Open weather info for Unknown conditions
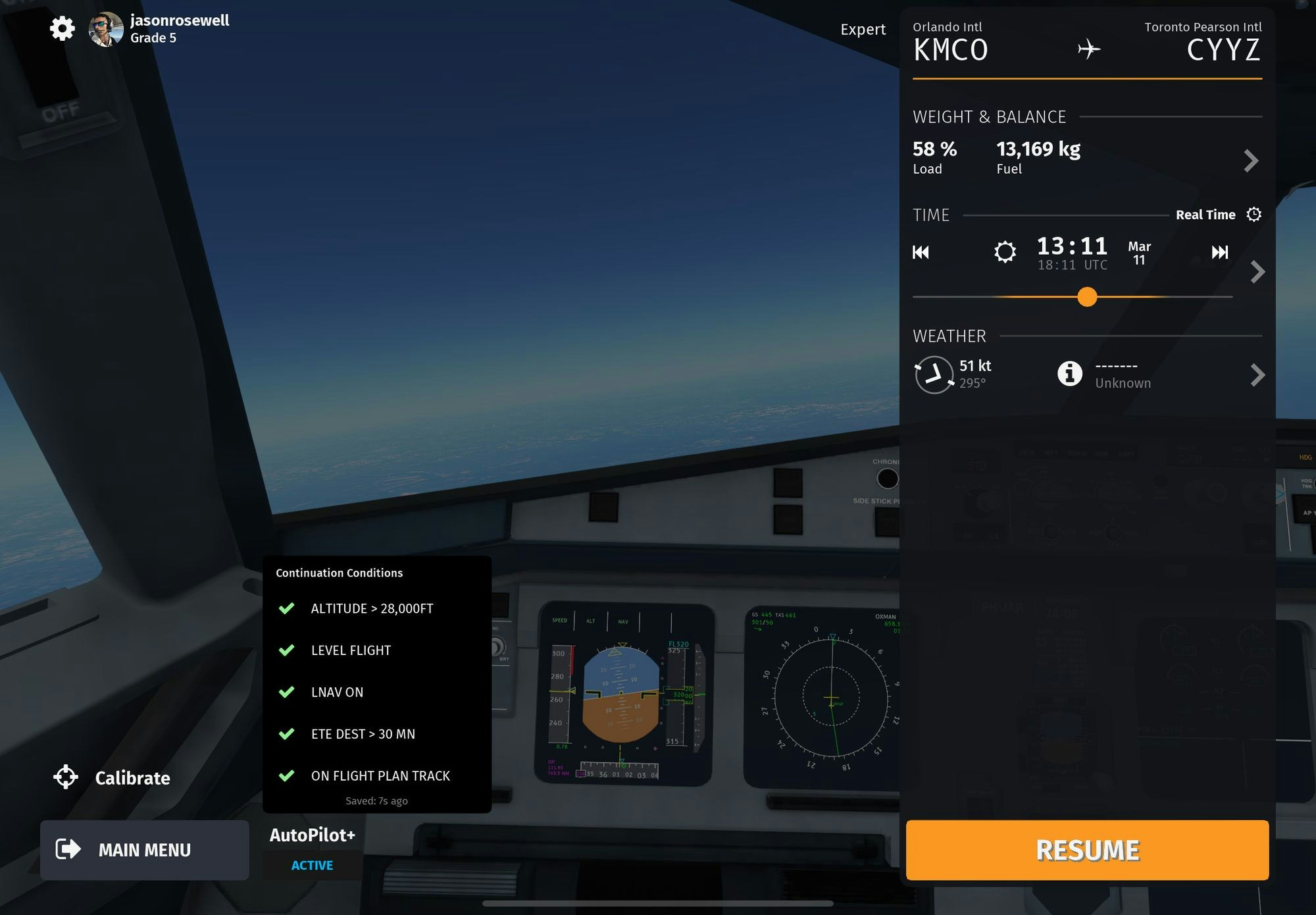This screenshot has height=915, width=1316. pyautogui.click(x=1070, y=373)
